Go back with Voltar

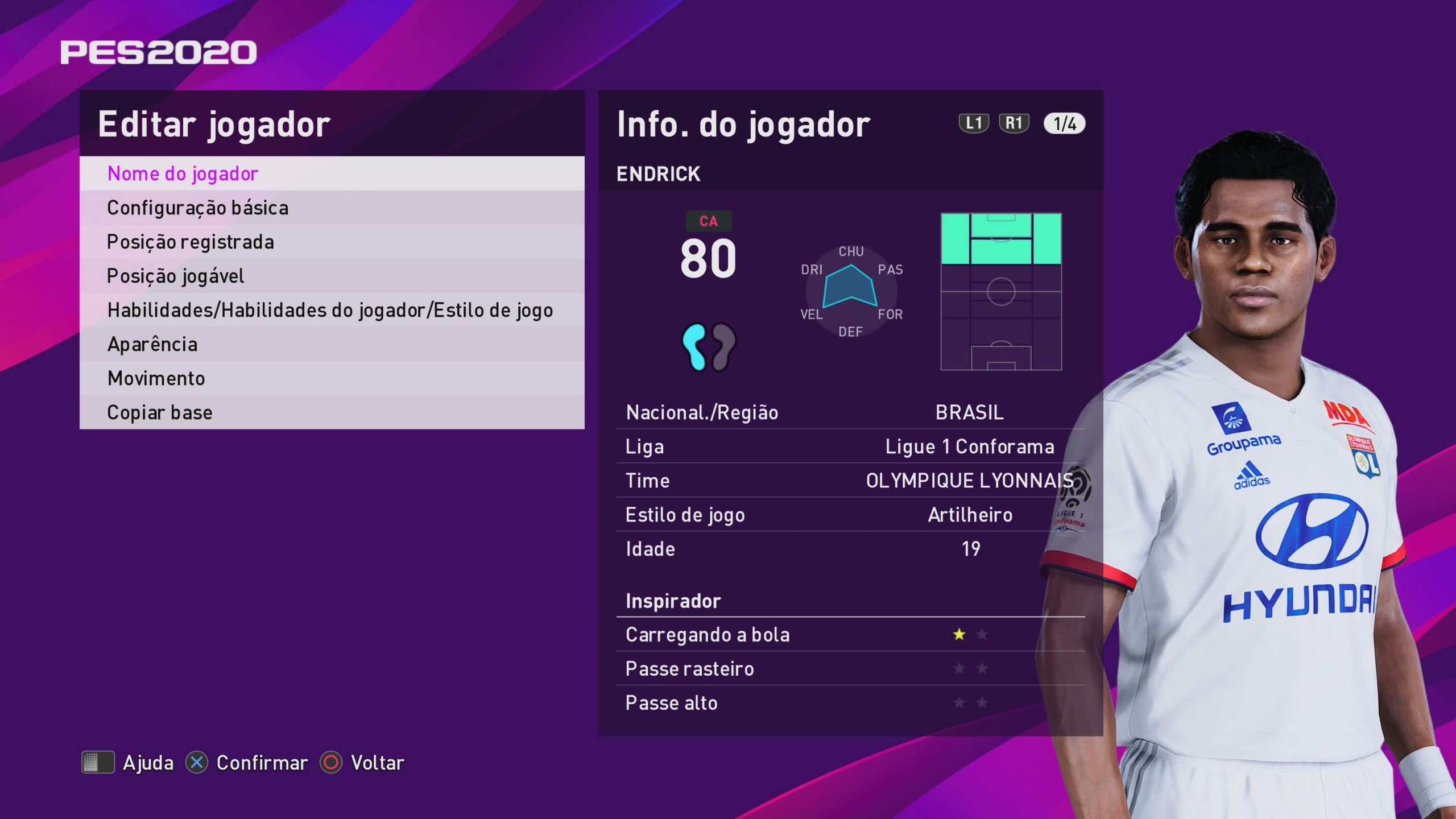362,762
